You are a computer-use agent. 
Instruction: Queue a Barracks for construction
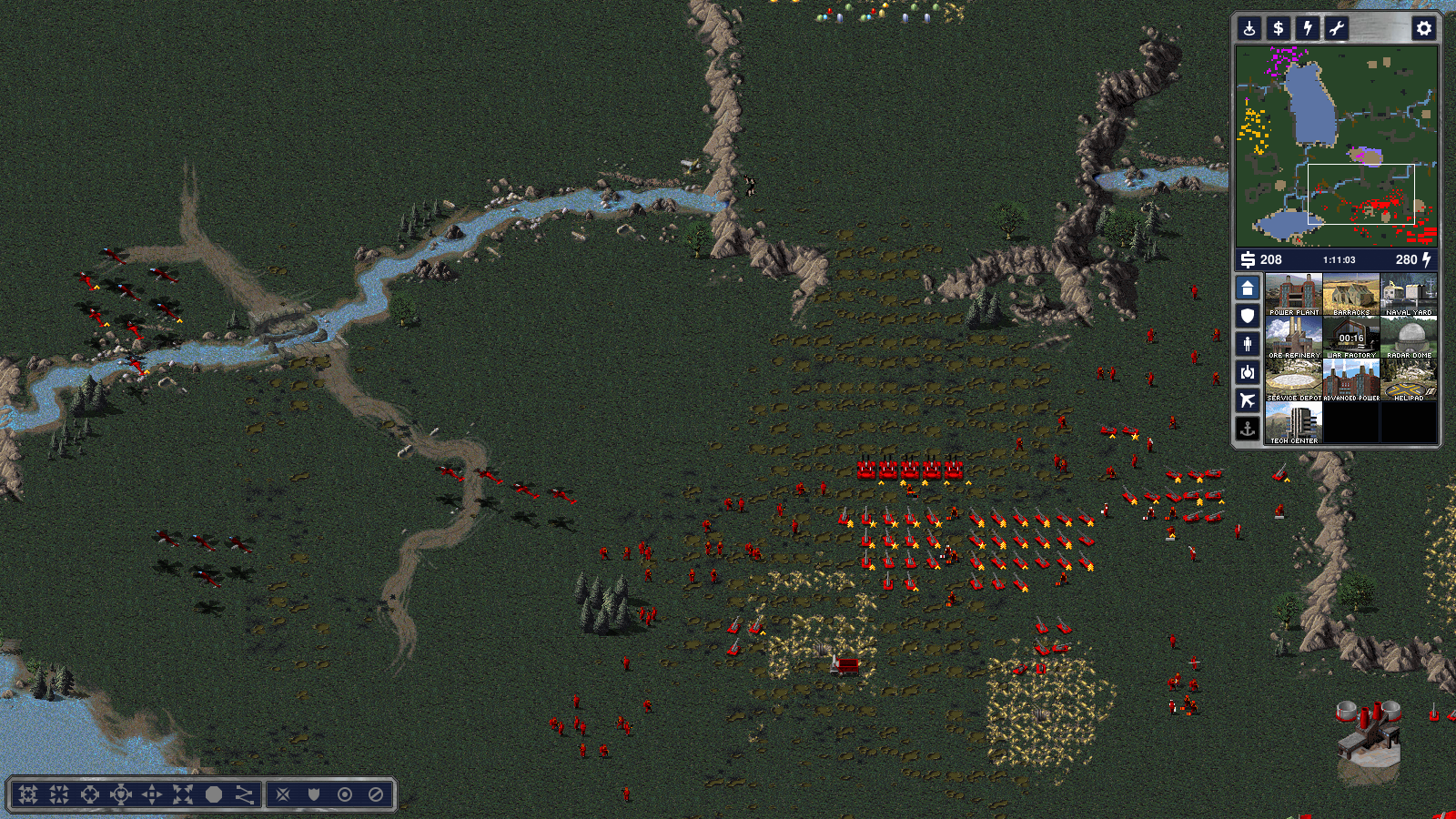1351,294
